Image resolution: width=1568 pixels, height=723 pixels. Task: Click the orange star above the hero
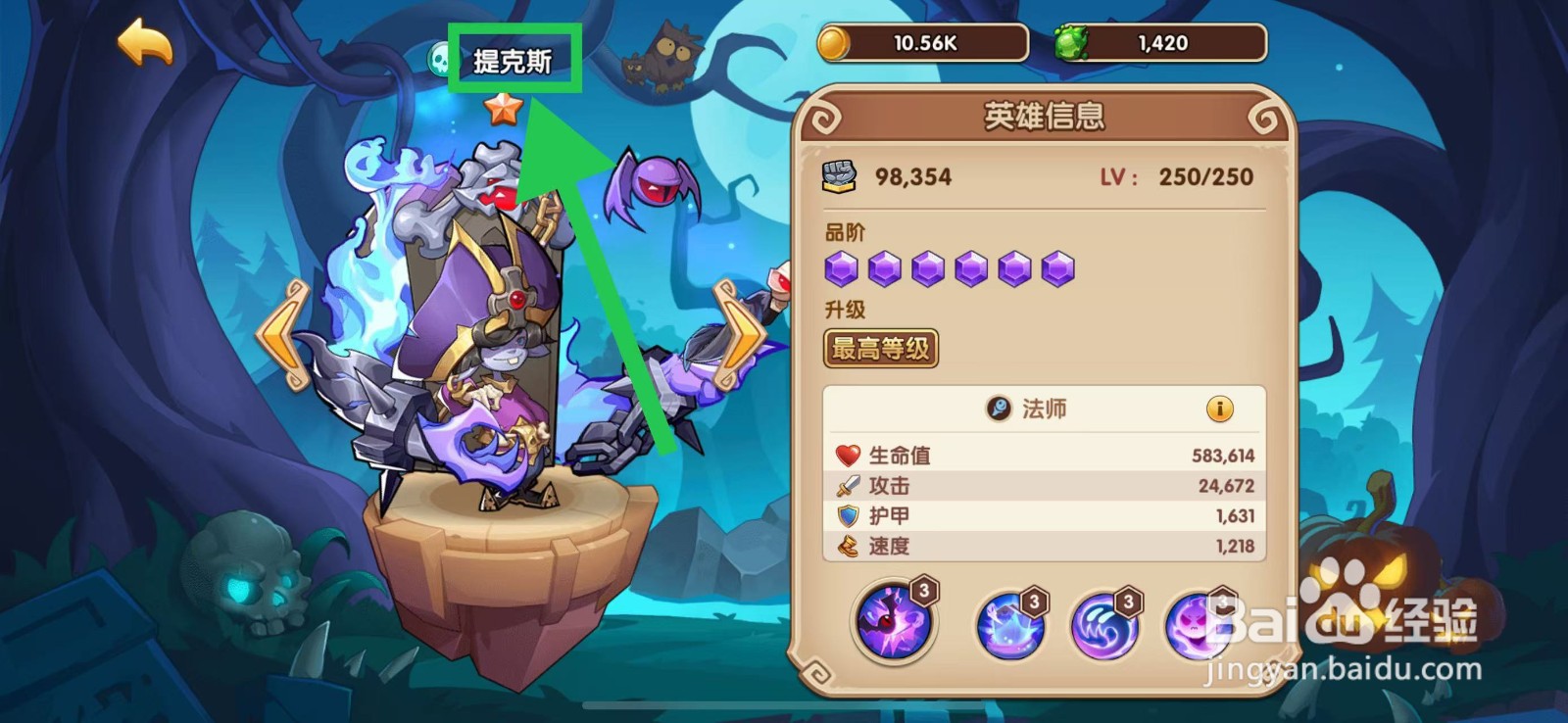(503, 109)
